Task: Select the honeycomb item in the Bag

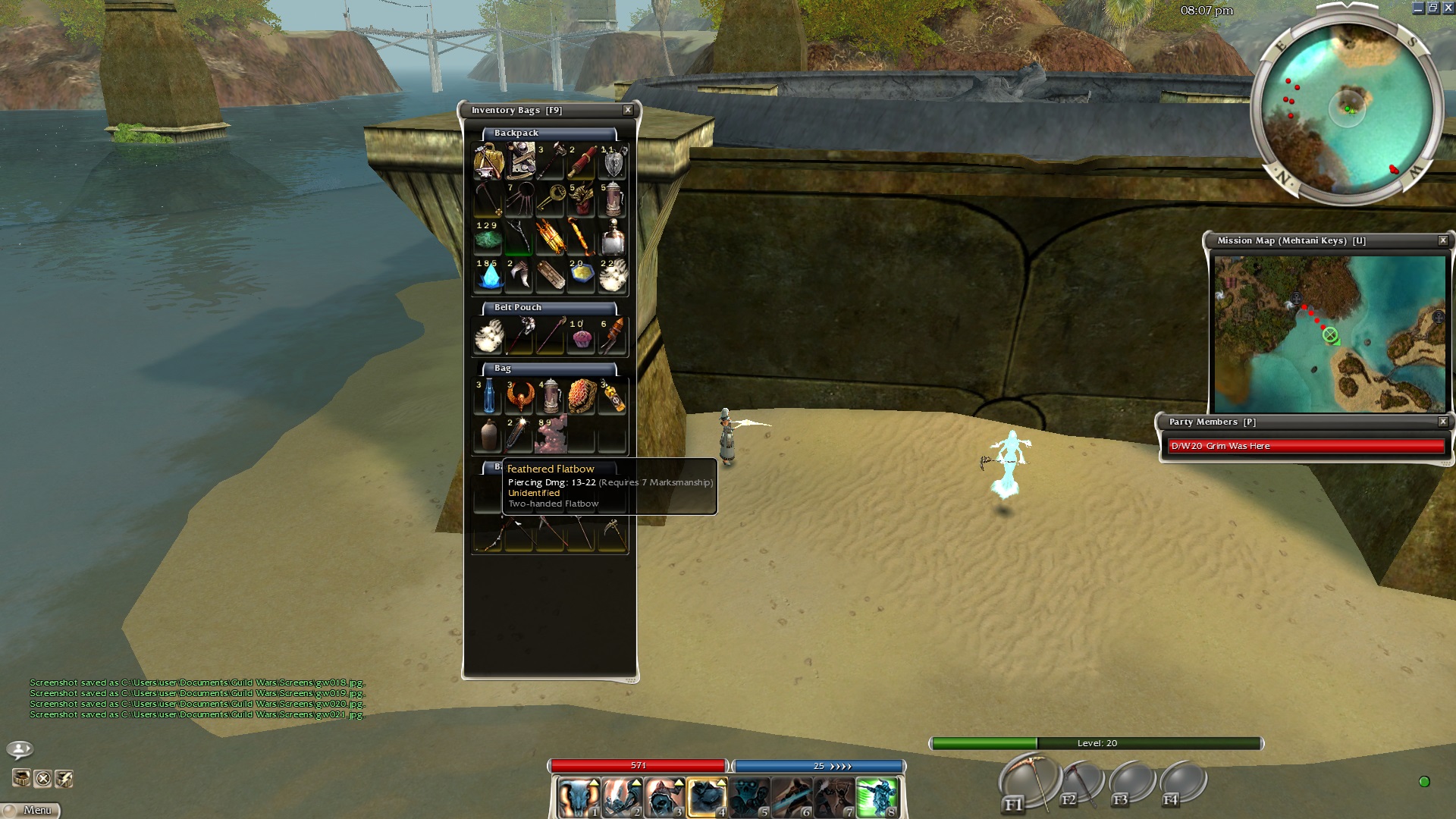Action: point(582,397)
